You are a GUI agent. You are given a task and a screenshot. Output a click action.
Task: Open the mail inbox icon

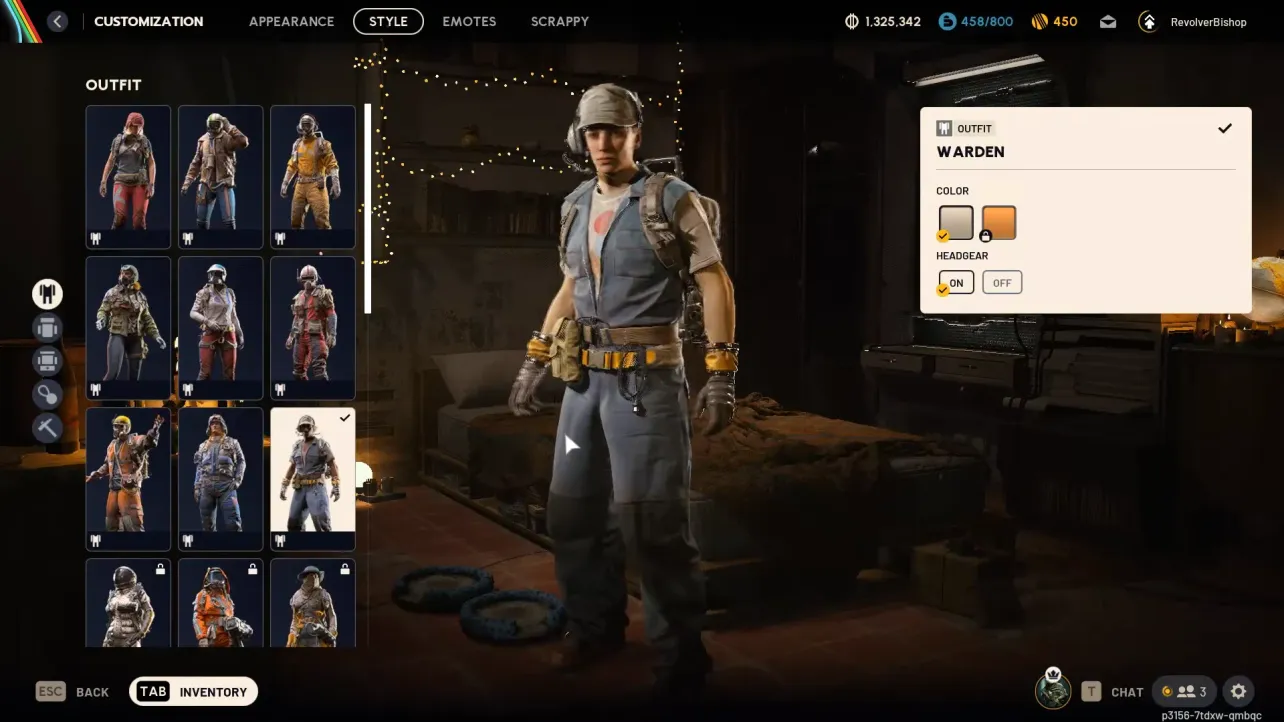[x=1108, y=20]
